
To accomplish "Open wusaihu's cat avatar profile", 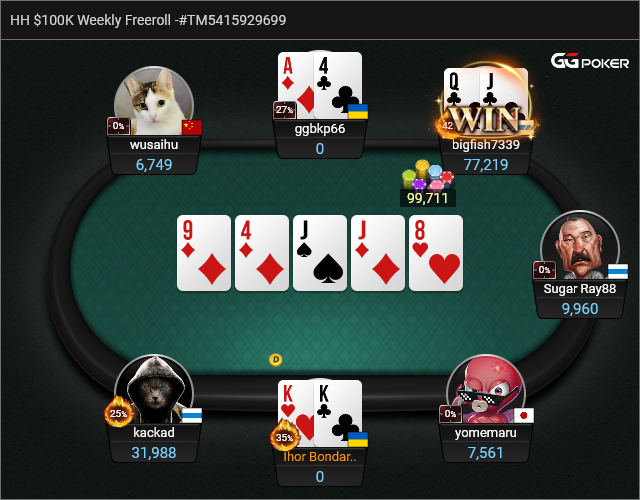I will [153, 103].
